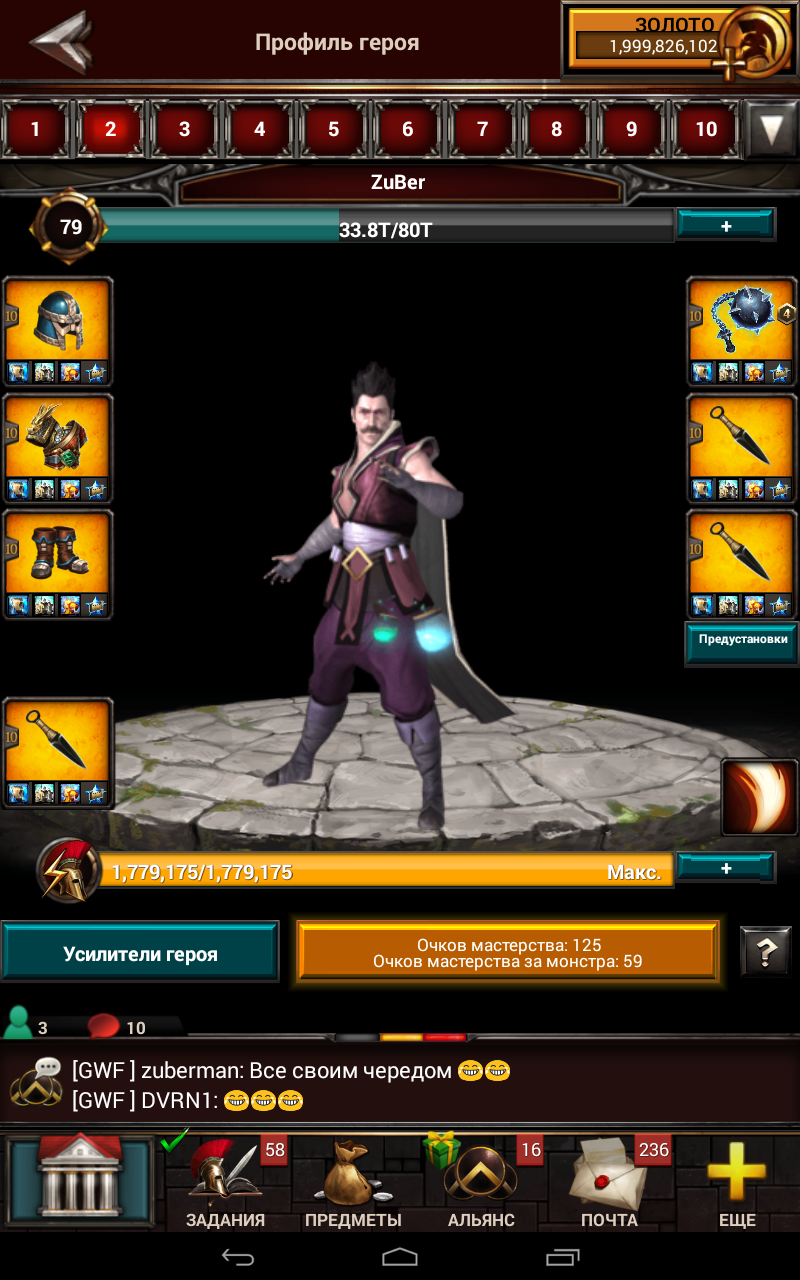Add hero experience with plus button

[x=725, y=226]
